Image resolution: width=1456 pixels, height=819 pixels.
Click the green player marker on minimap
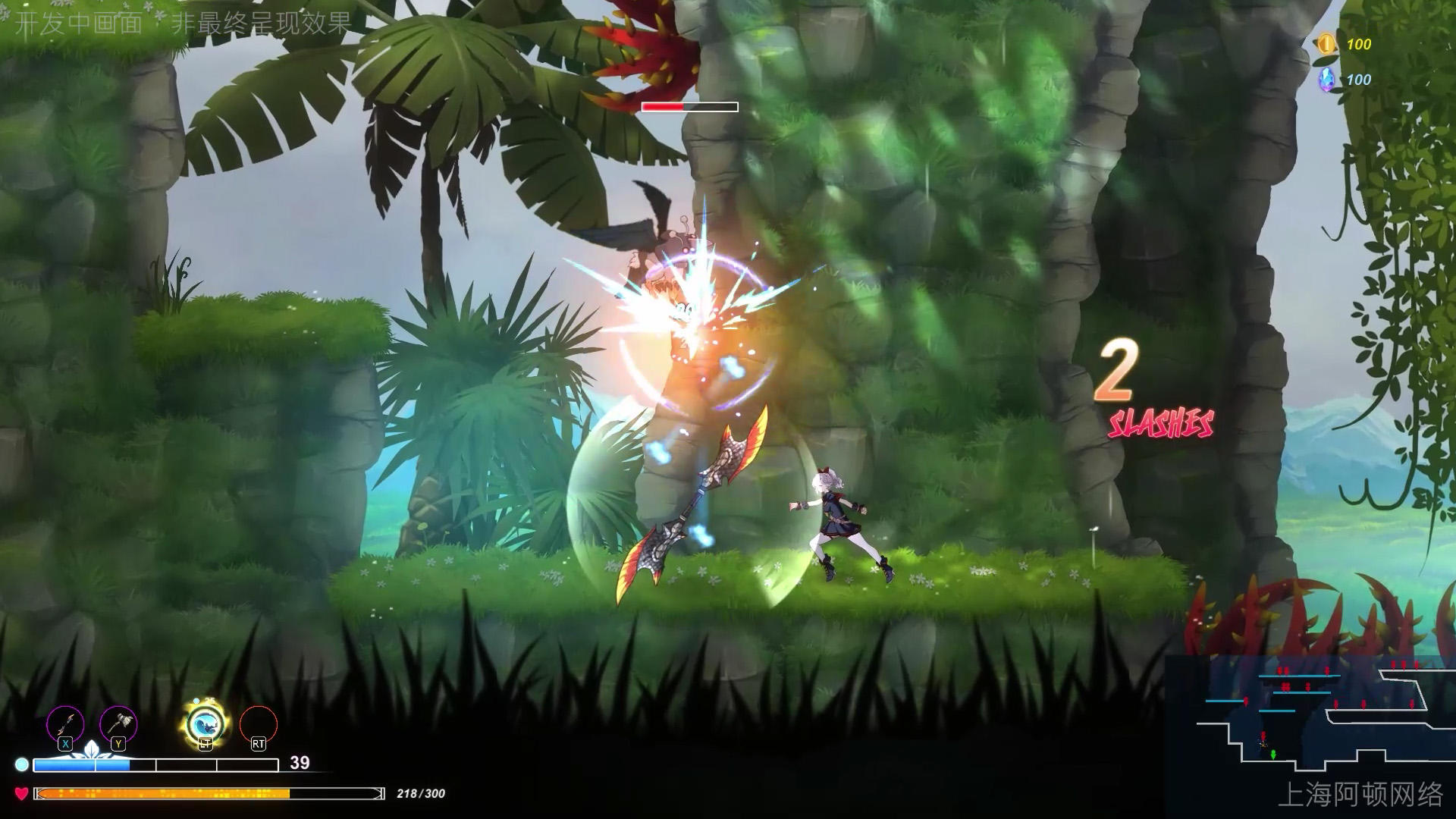(1273, 754)
